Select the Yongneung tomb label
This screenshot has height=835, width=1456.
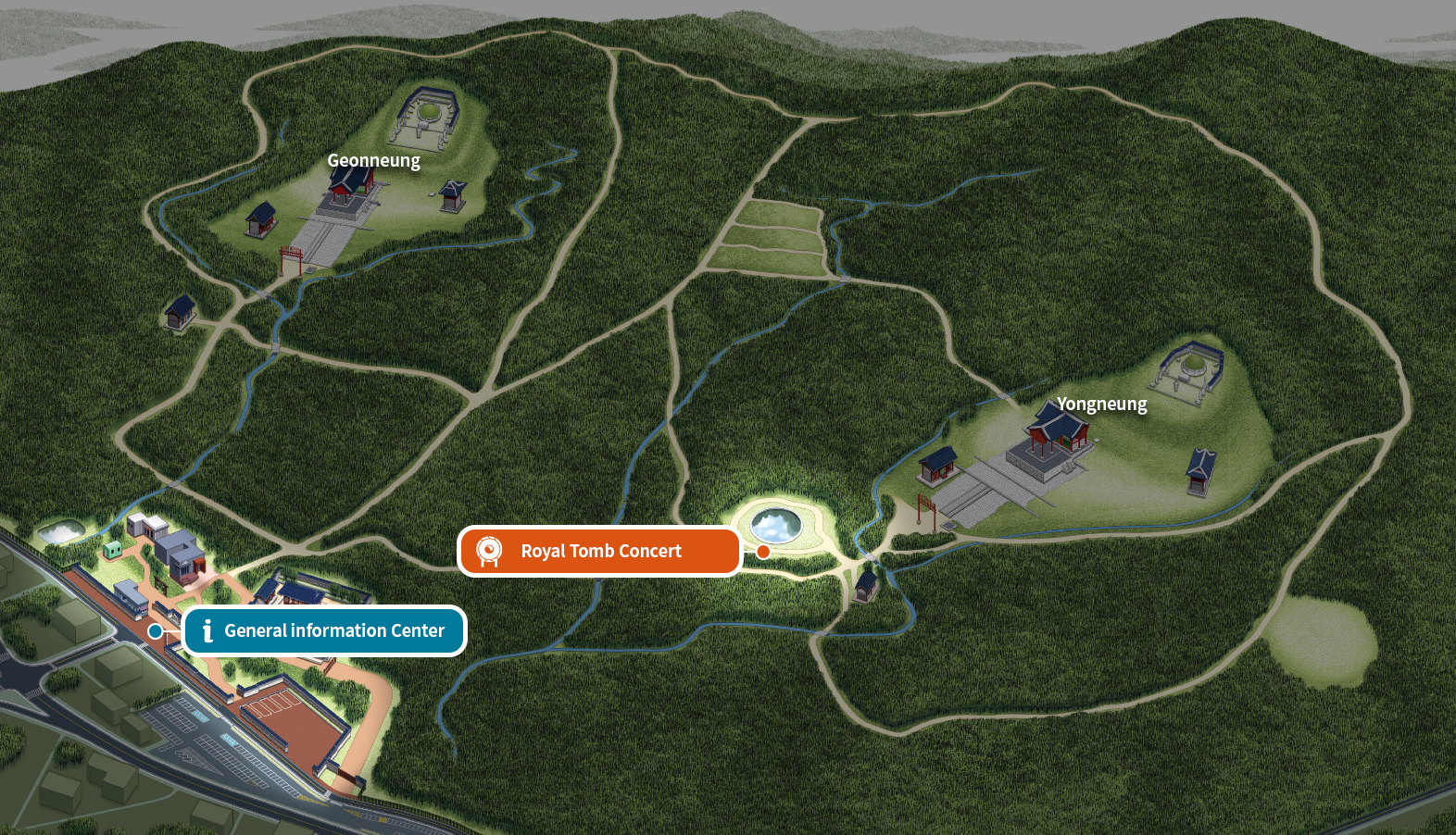point(1101,404)
